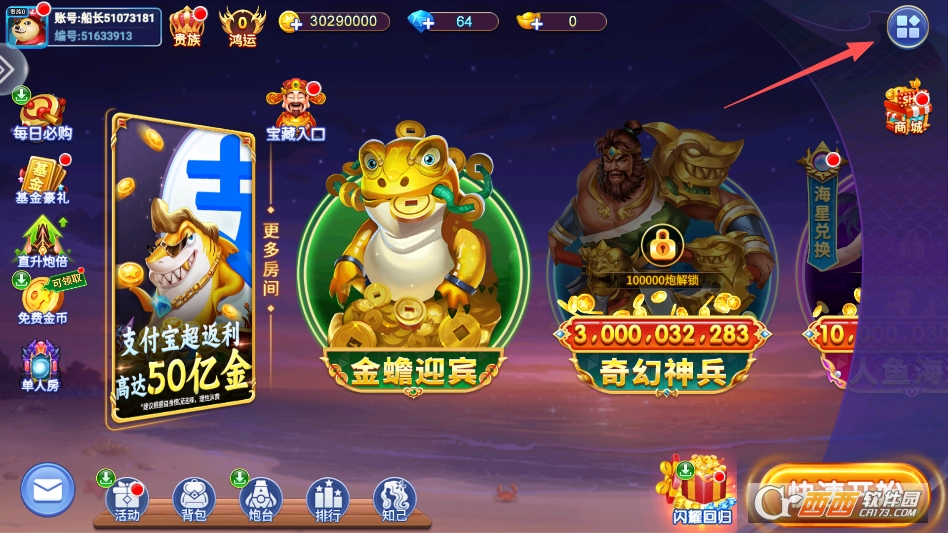The height and width of the screenshot is (533, 948).
Task: Enter 单人房 single-player room
Action: click(x=40, y=365)
